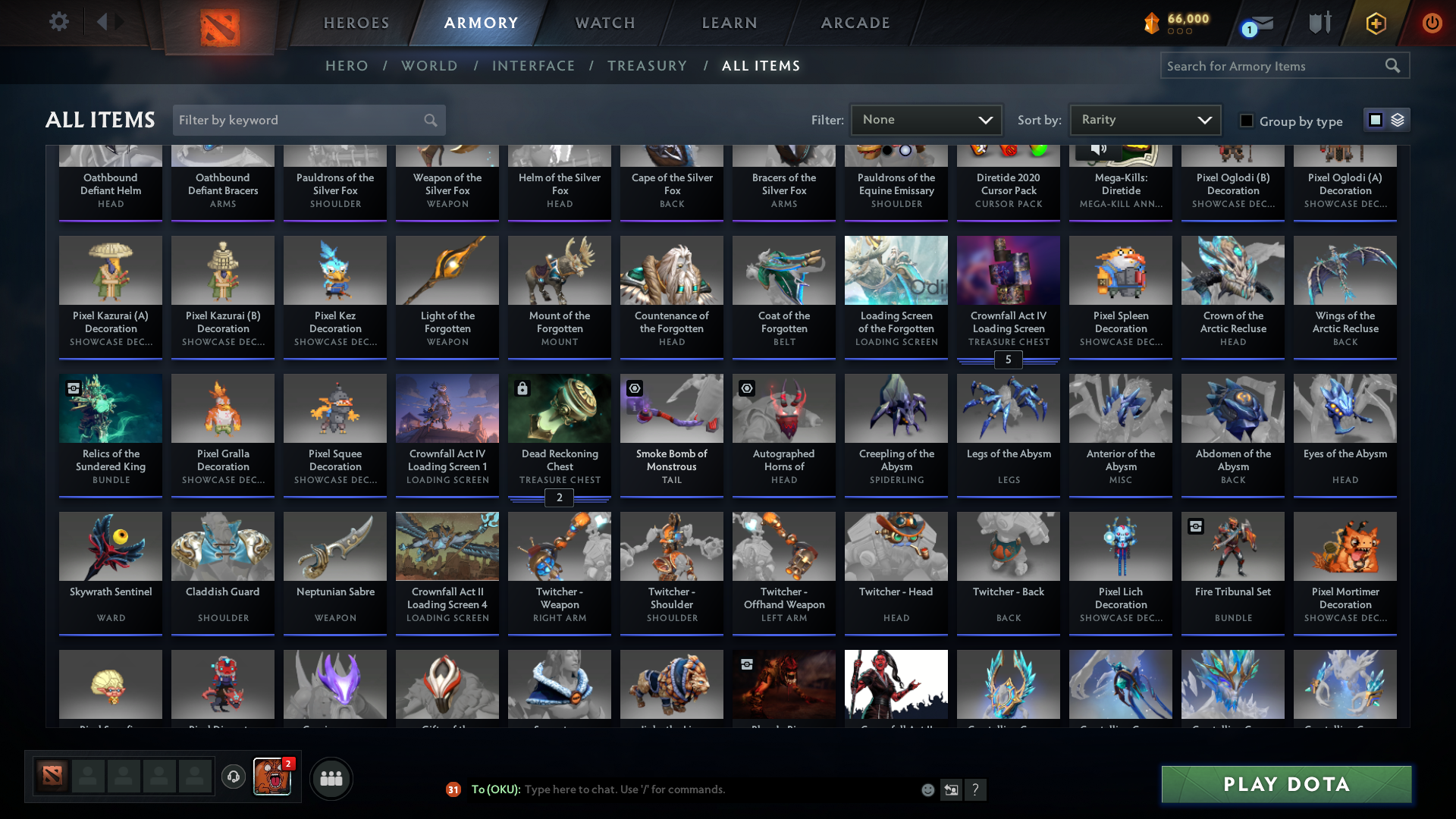
Task: Switch to the WATCH tab
Action: (x=604, y=22)
